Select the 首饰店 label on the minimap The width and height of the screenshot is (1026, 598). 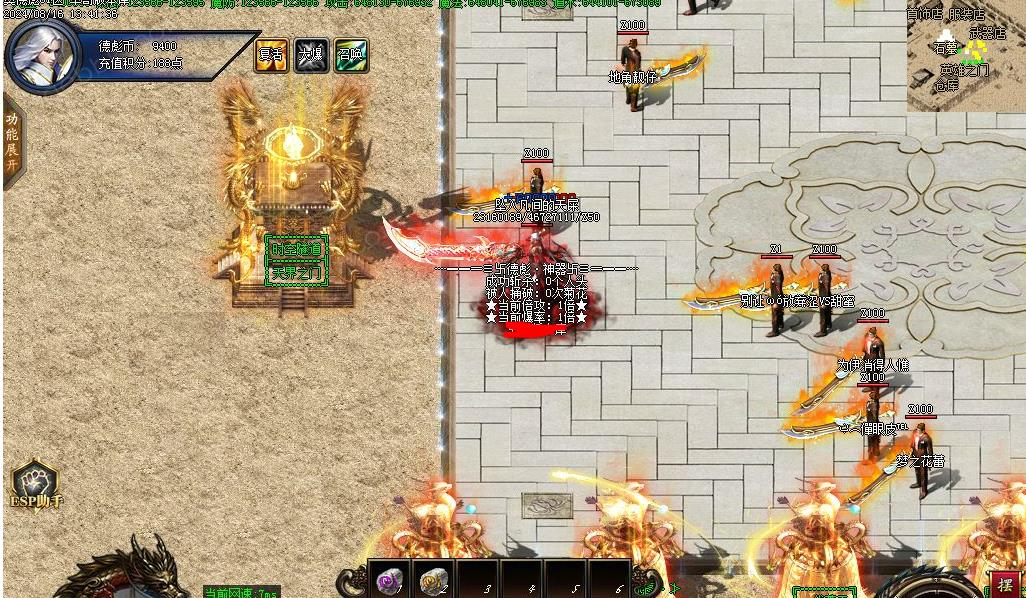[925, 15]
